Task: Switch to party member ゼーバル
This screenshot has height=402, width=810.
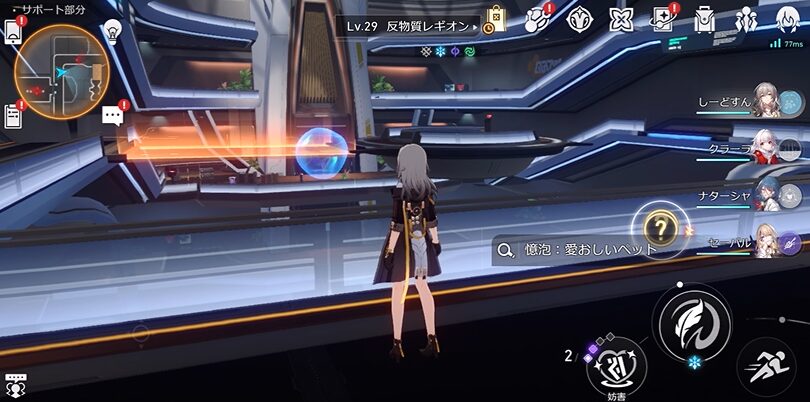Action: pyautogui.click(x=764, y=241)
